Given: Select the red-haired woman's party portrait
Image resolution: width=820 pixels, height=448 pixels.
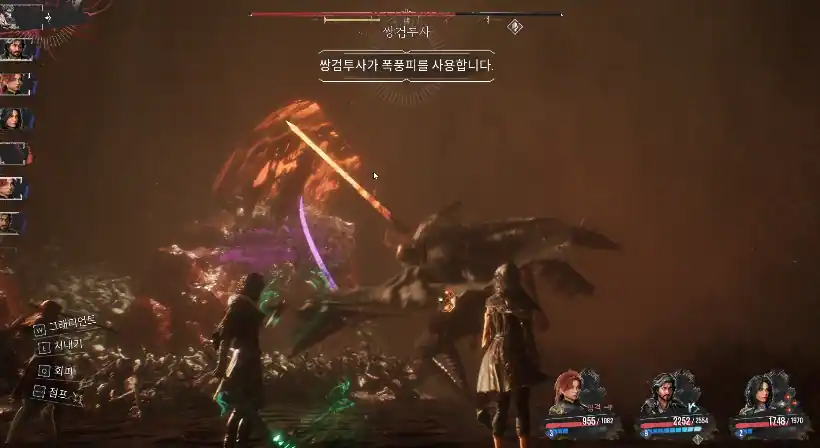Looking at the screenshot, I should tap(570, 392).
